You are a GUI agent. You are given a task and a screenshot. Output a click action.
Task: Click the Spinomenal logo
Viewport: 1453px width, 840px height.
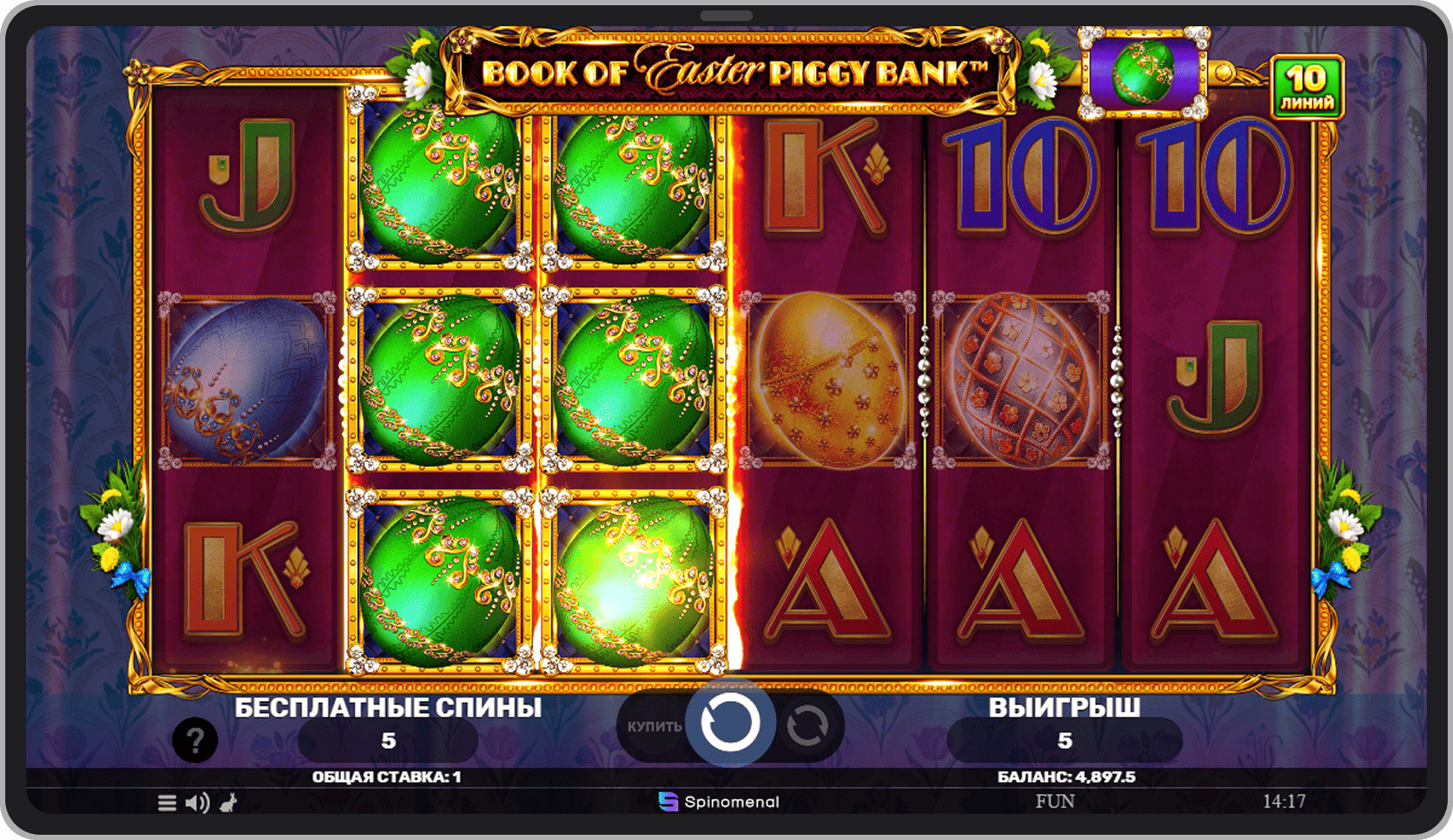coord(719,801)
